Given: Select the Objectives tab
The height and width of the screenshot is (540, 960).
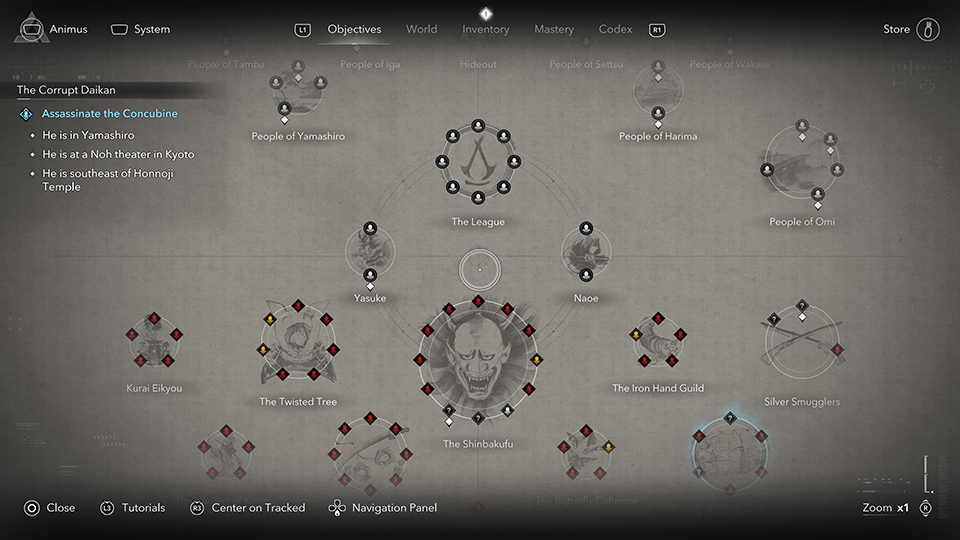Looking at the screenshot, I should point(354,29).
